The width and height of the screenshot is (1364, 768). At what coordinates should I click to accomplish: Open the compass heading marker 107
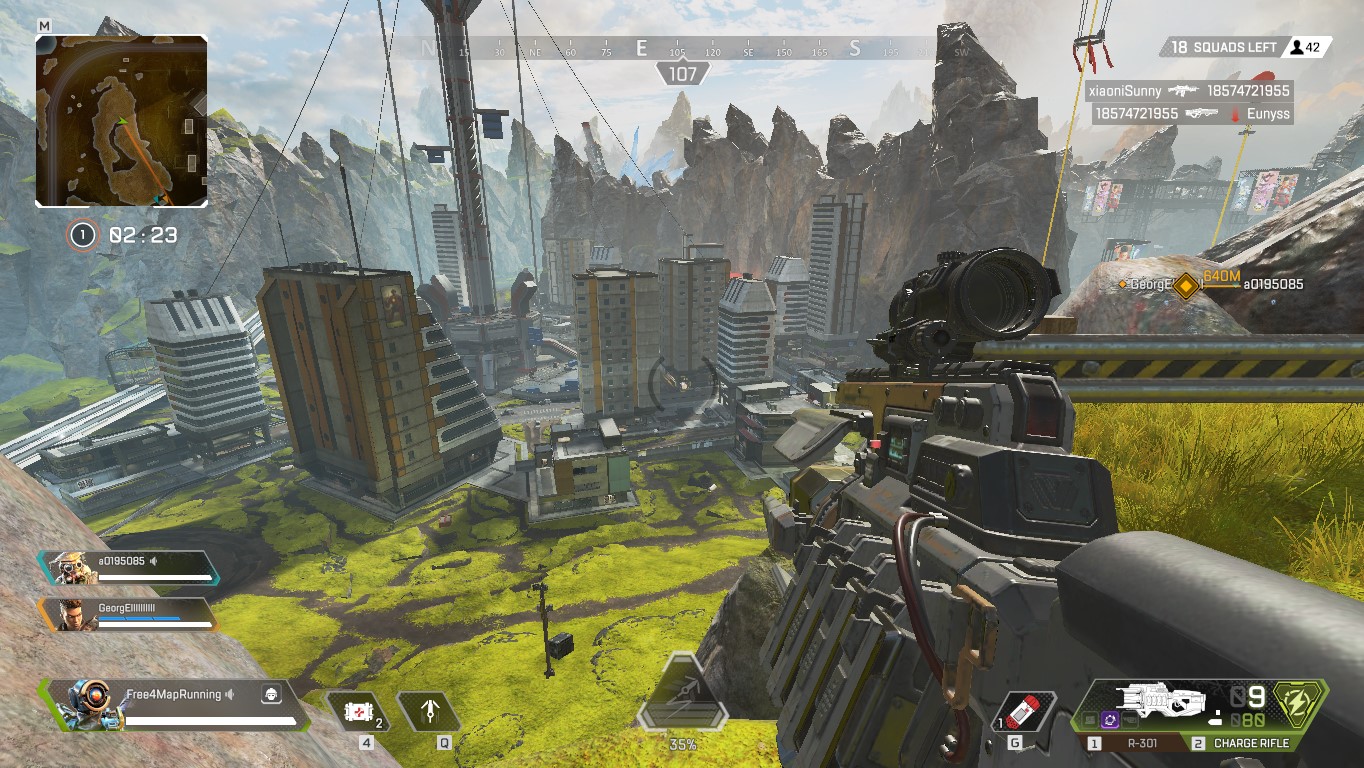click(x=683, y=72)
